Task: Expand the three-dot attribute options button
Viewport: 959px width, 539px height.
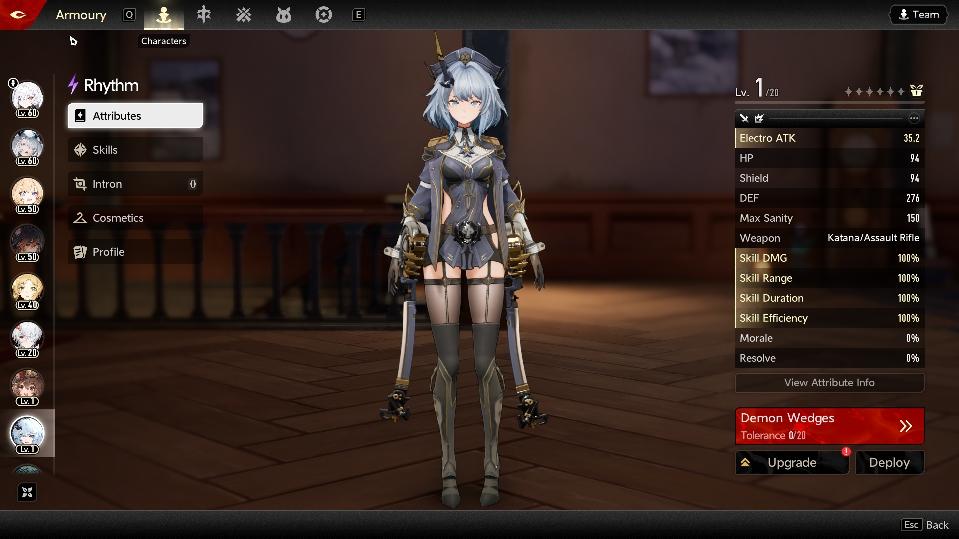Action: [x=913, y=118]
